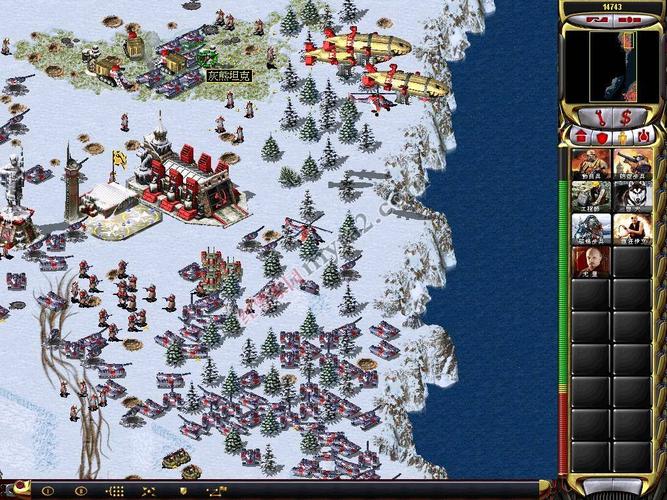Switch to the buildings production tab
The width and height of the screenshot is (667, 500).
[x=580, y=136]
